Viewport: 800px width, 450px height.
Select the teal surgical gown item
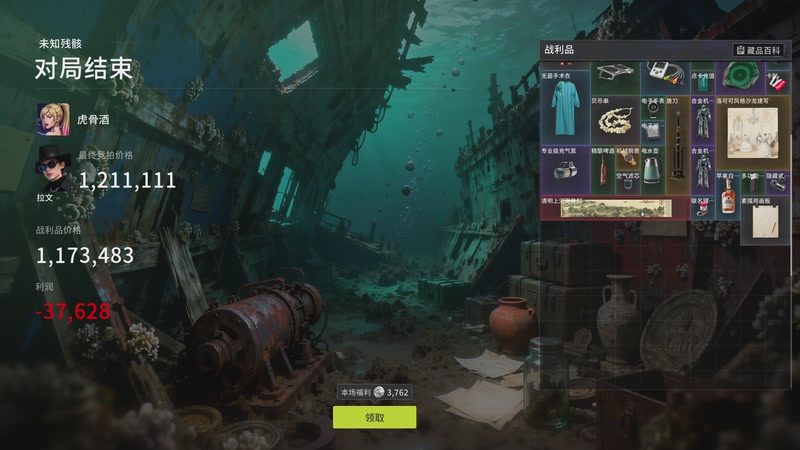pyautogui.click(x=564, y=107)
